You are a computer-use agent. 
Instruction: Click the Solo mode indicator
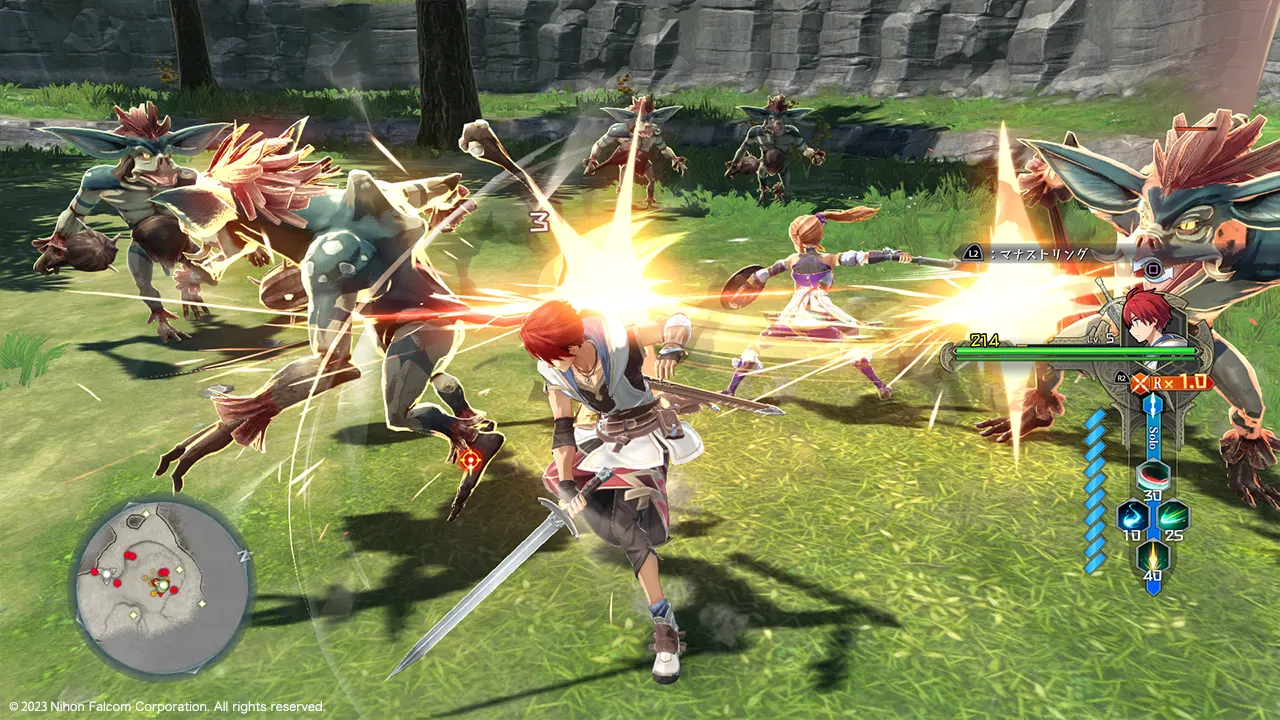coord(1153,437)
